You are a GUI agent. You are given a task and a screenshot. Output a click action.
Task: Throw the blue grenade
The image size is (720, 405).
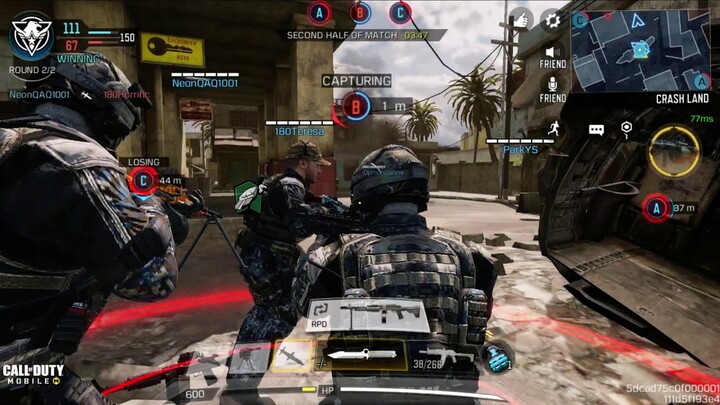tap(496, 357)
